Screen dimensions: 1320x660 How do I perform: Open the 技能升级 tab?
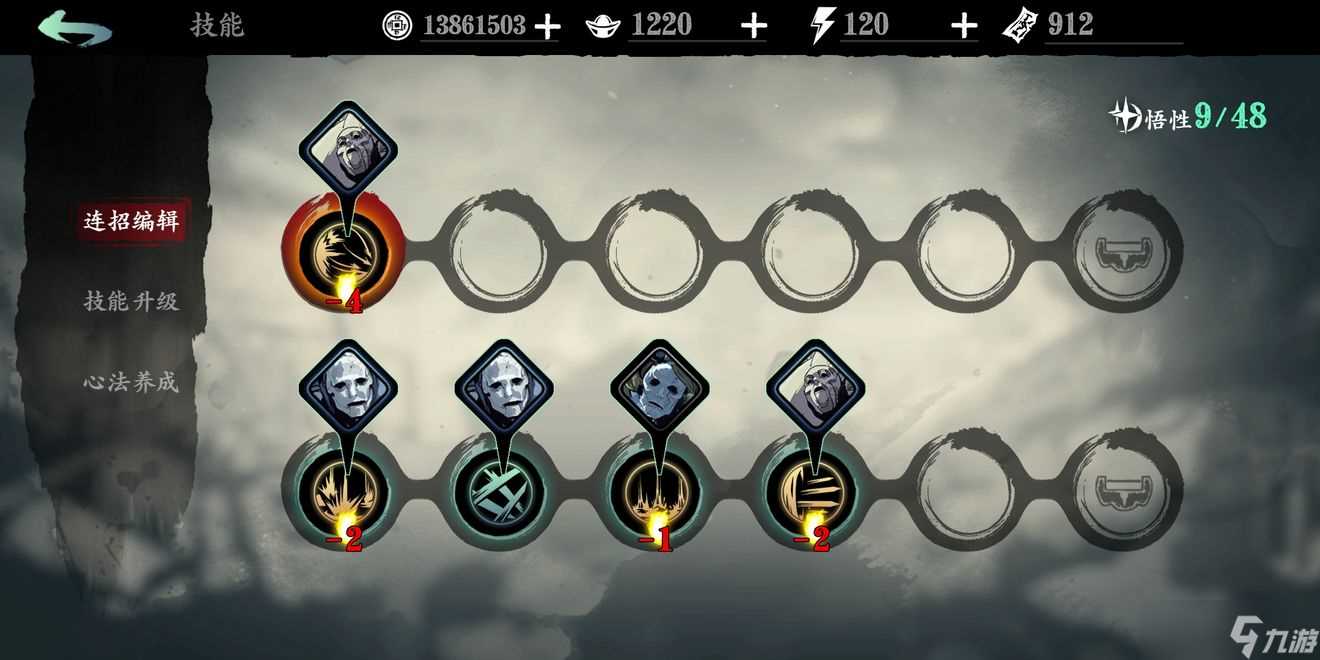(x=131, y=301)
